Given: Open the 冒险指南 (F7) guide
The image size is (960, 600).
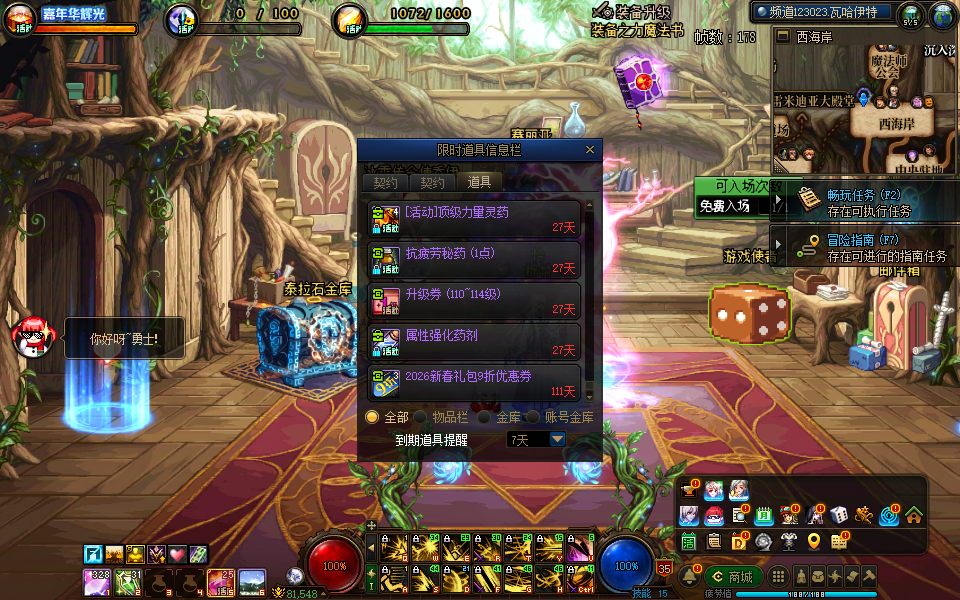Looking at the screenshot, I should (x=868, y=248).
